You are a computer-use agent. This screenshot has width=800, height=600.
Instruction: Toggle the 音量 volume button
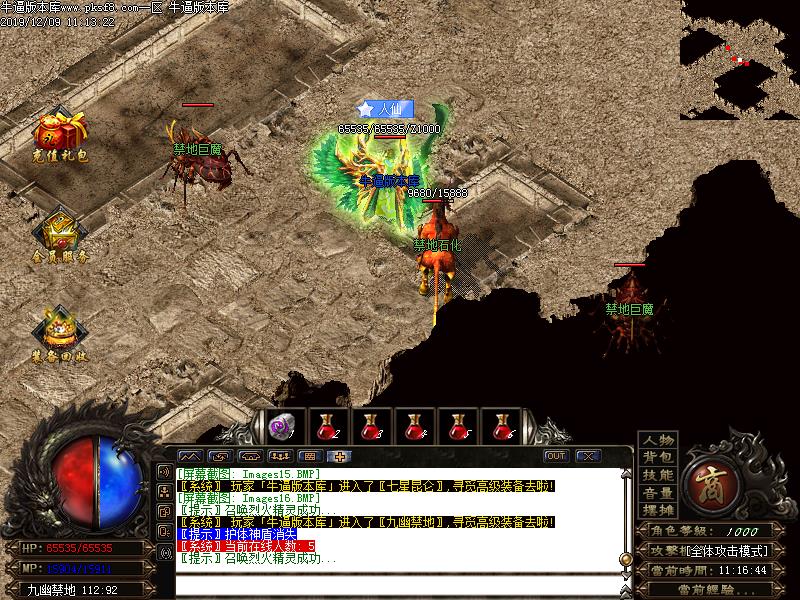pos(657,492)
